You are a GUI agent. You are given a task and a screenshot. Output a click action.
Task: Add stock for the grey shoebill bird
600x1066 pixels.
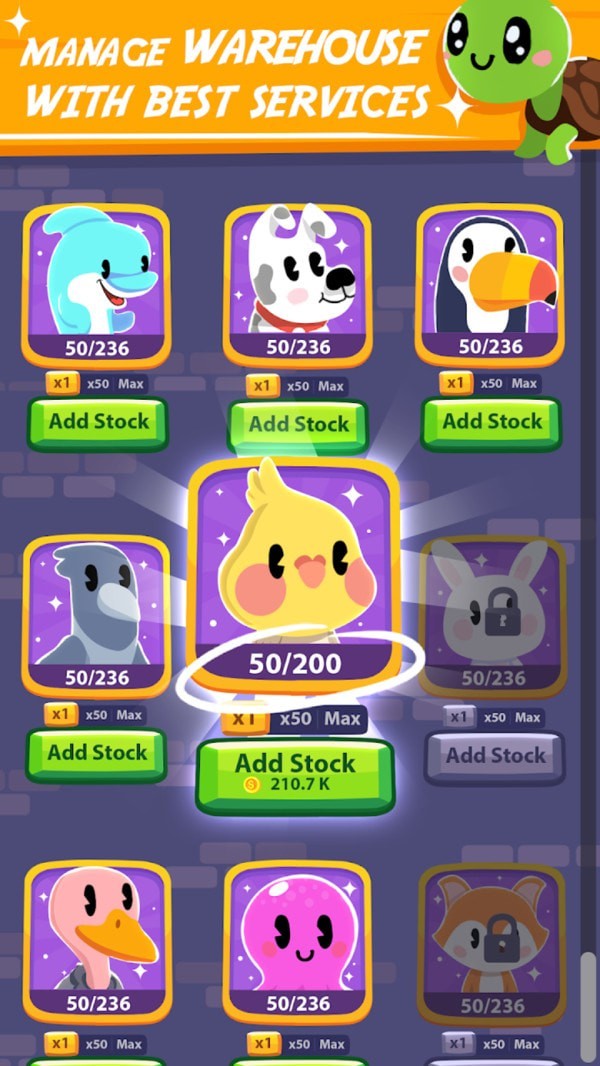click(97, 753)
